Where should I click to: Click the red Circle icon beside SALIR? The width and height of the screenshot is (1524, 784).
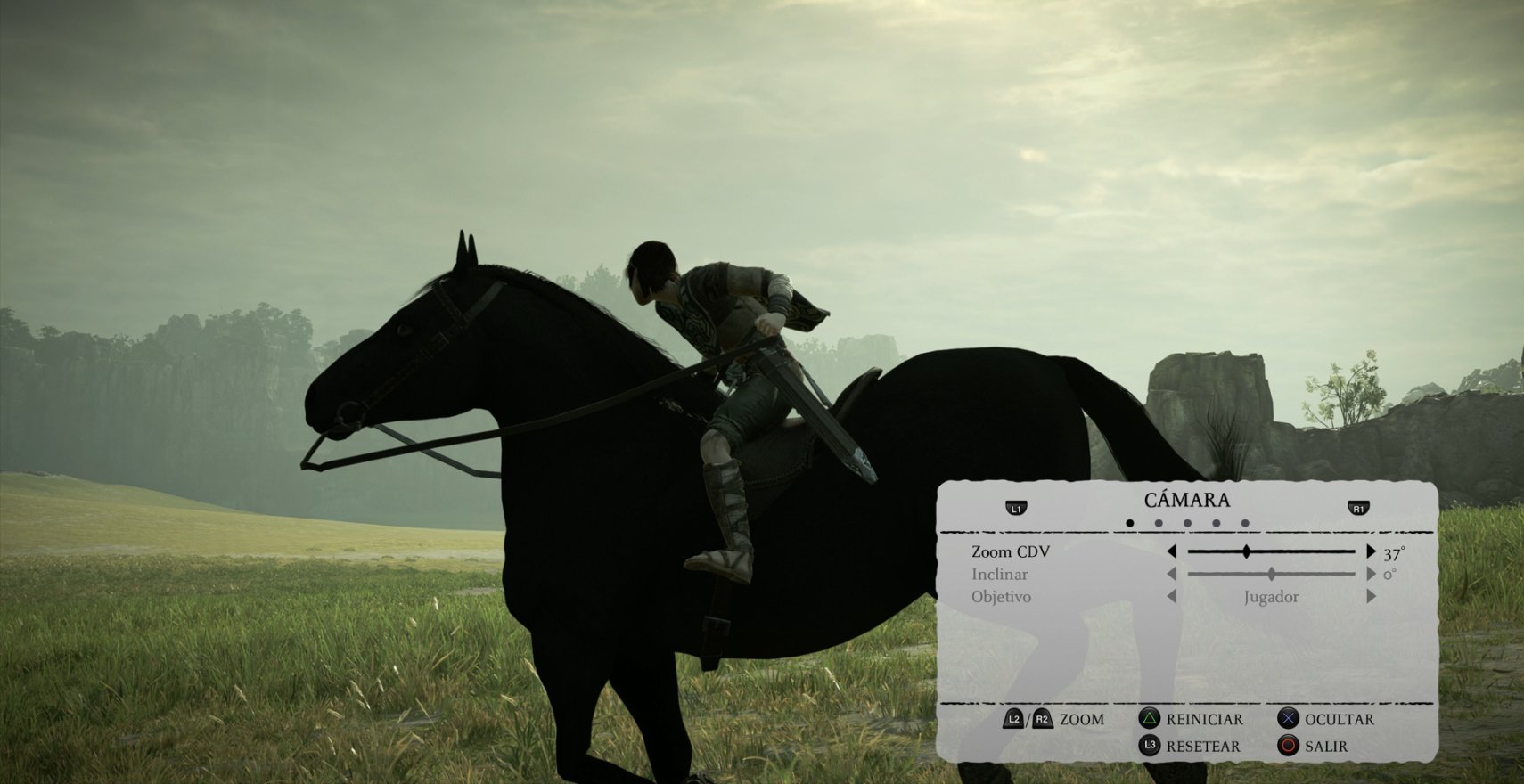pos(1287,747)
